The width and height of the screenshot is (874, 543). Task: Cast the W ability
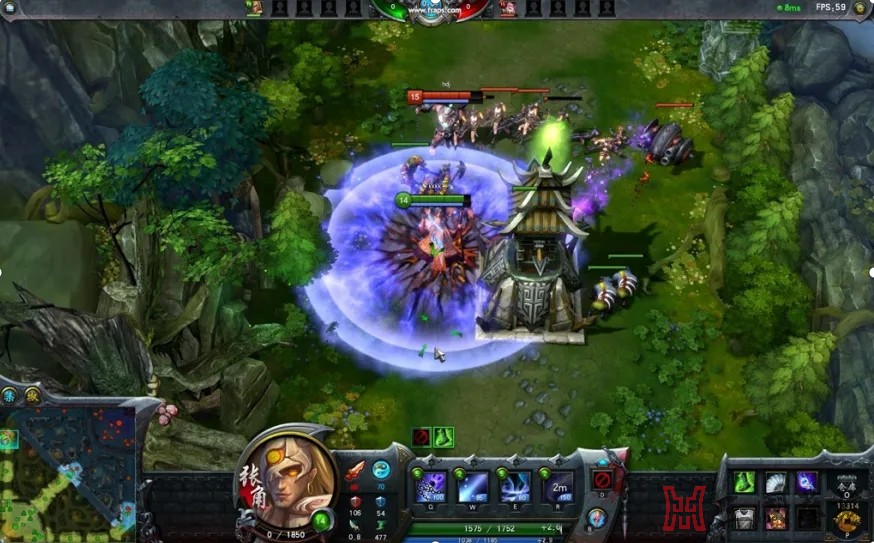point(473,487)
